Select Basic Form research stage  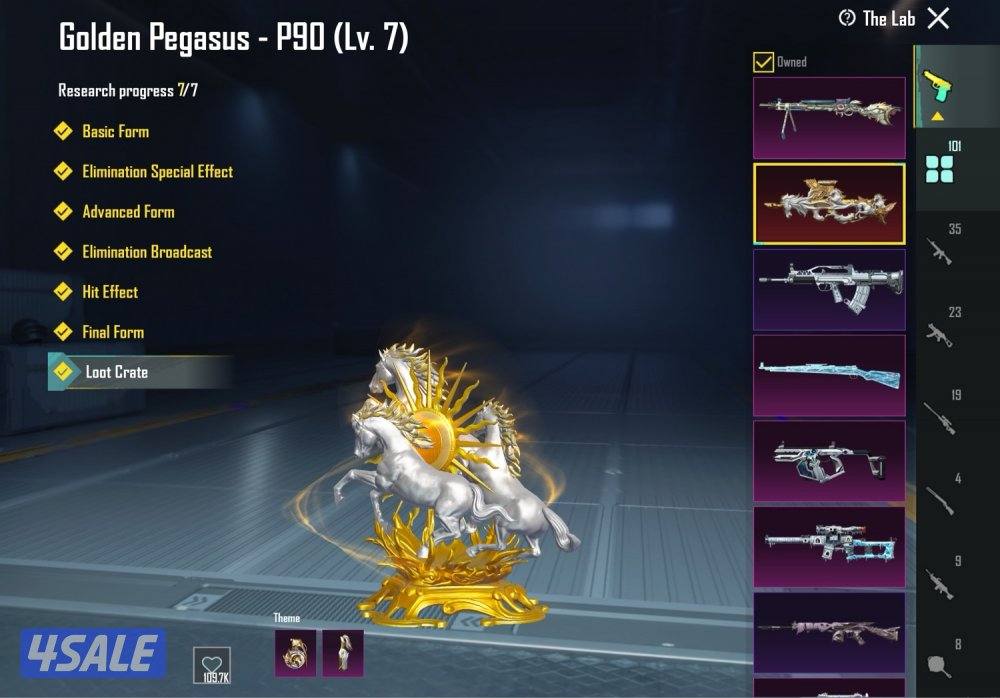point(115,131)
